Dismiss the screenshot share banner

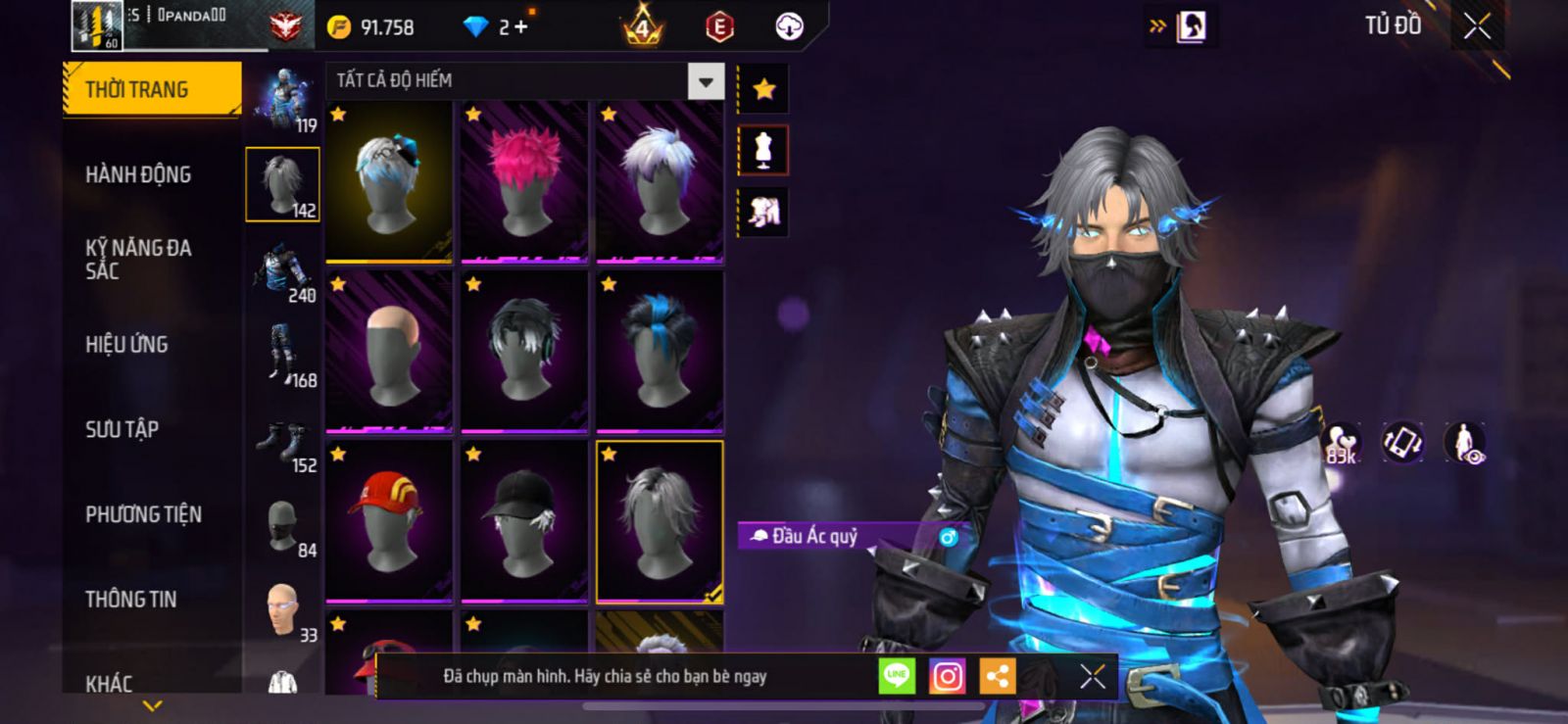pos(1092,676)
